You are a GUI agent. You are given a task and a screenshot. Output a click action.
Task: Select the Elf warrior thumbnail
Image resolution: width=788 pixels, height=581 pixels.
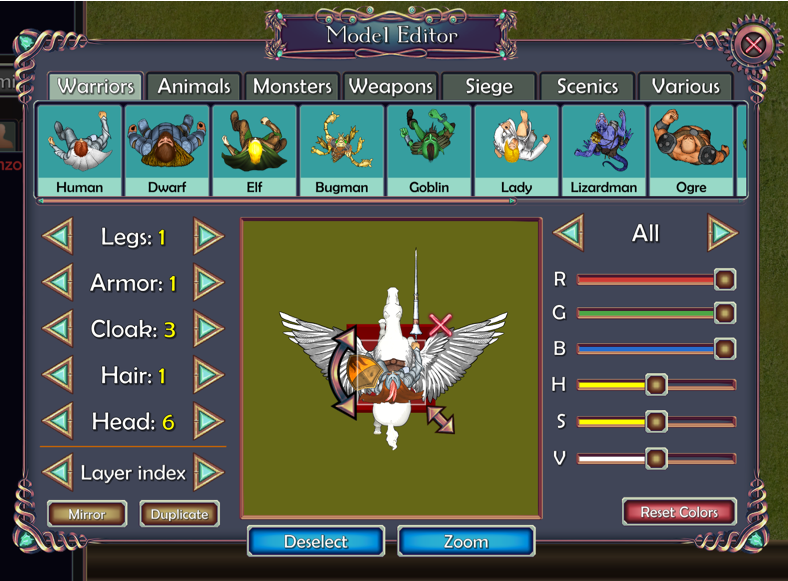[x=254, y=150]
